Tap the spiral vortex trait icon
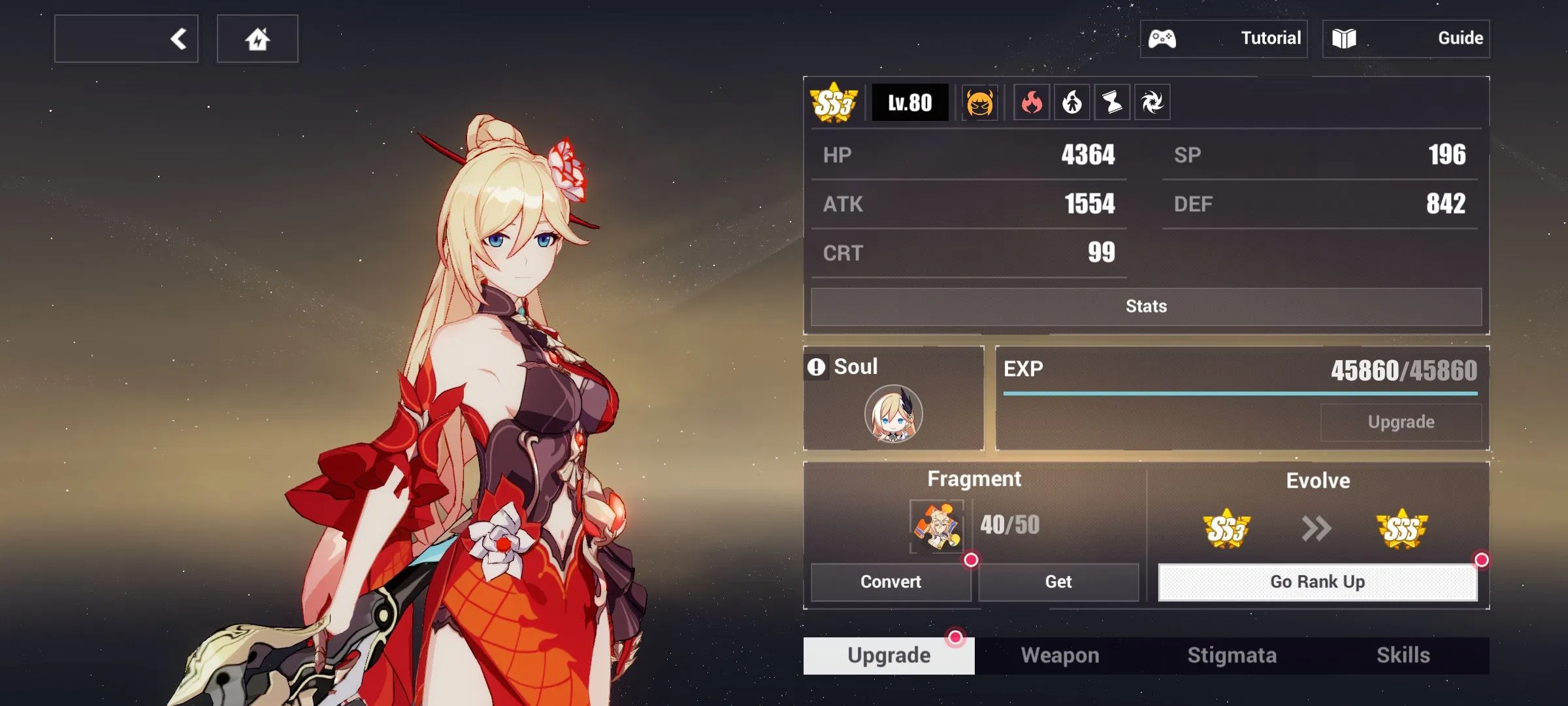1568x706 pixels. pos(1152,103)
